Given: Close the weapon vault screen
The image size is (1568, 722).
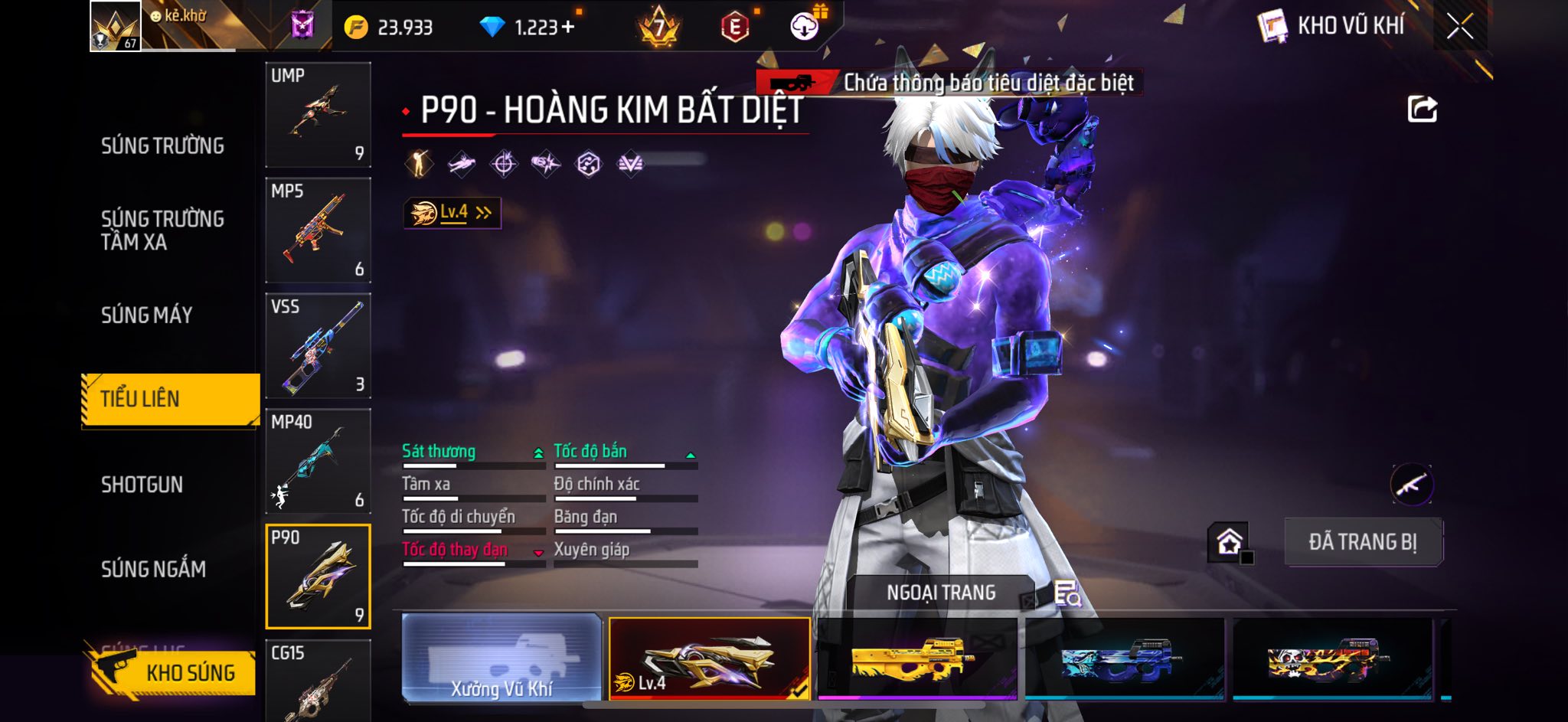Looking at the screenshot, I should pos(1459,27).
